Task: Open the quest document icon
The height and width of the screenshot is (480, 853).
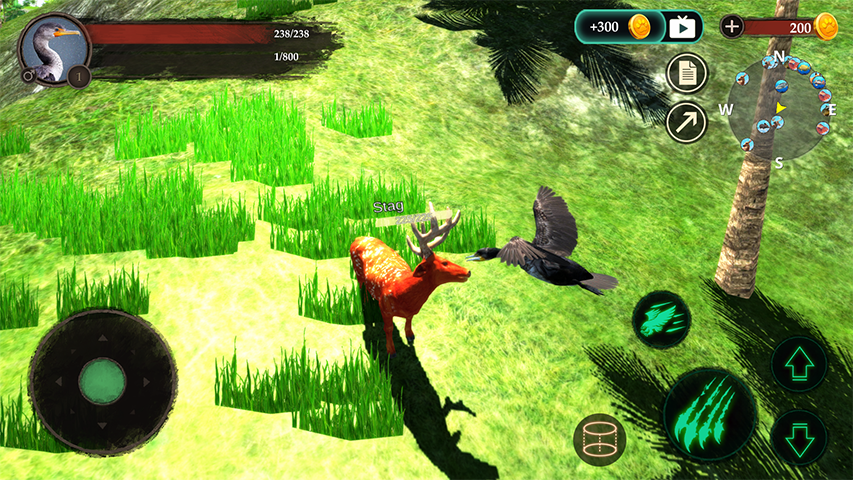Action: pos(687,73)
